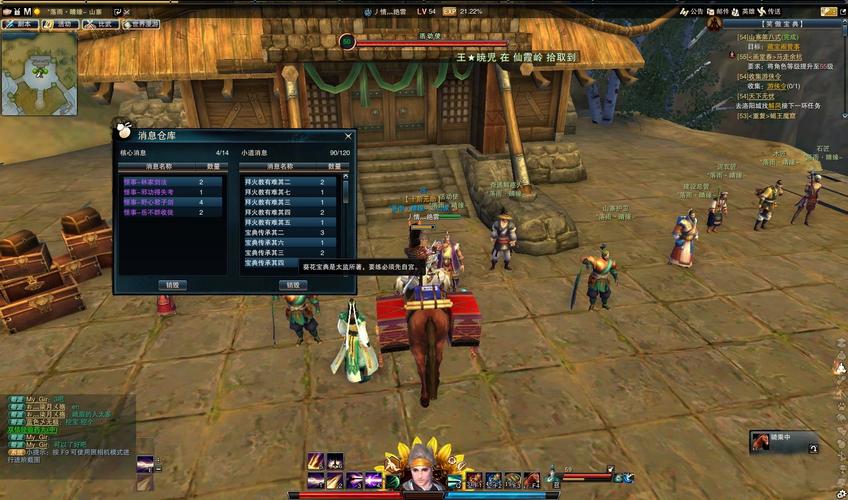Click 销毁 under the 小道消息 list
This screenshot has width=848, height=500.
pos(292,285)
